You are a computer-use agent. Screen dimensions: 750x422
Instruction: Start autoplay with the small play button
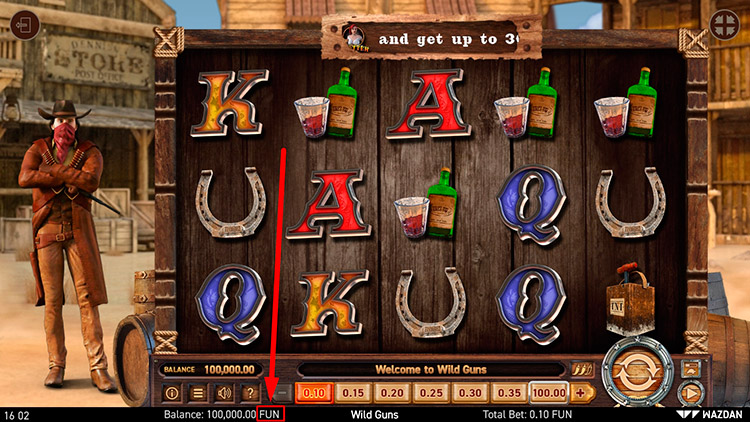(x=690, y=393)
